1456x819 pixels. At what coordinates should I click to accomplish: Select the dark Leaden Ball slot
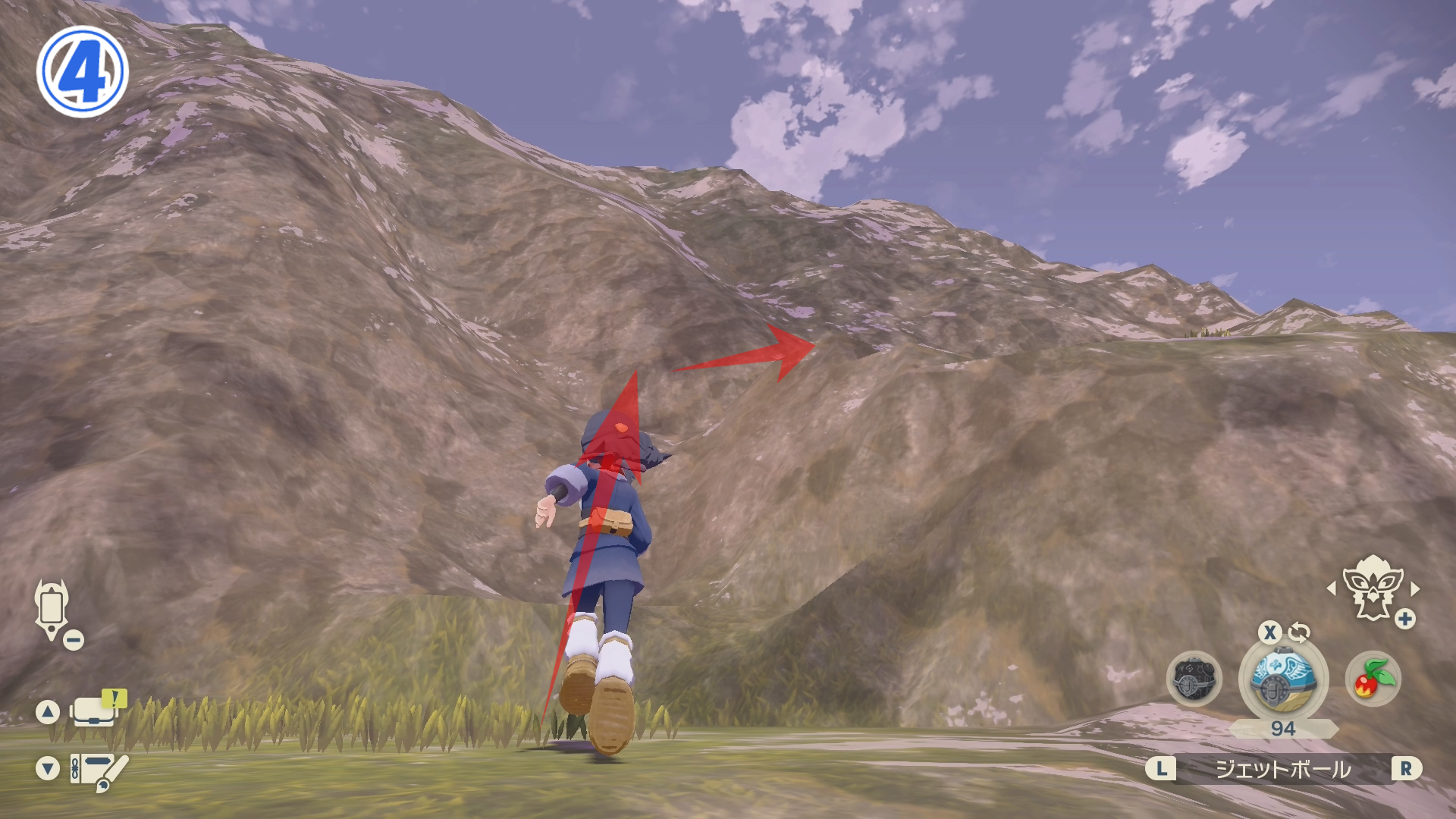point(1194,679)
